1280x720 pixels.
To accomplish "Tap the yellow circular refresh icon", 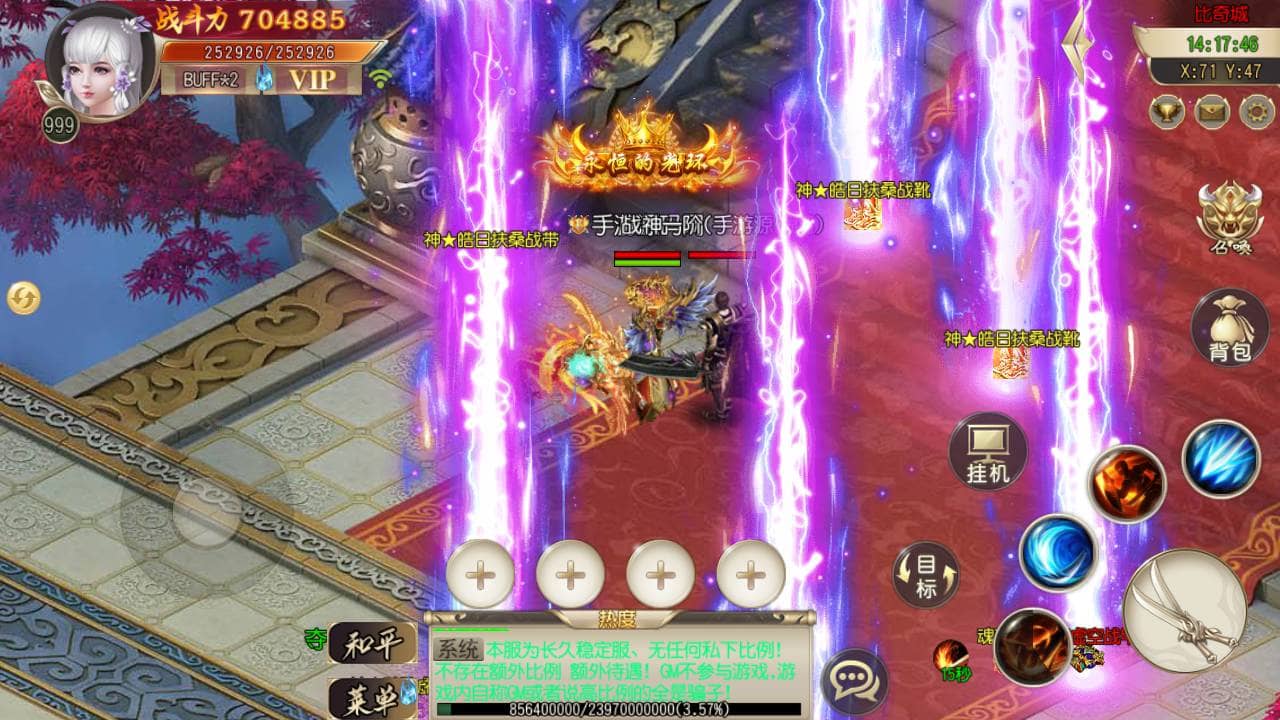I will click(x=23, y=297).
